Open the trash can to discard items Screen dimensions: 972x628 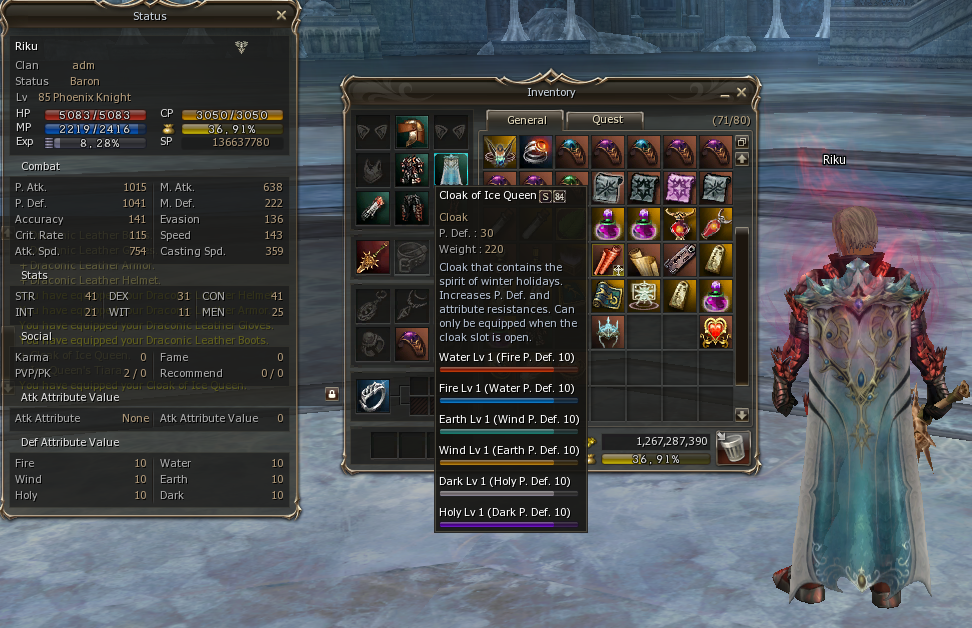[733, 447]
